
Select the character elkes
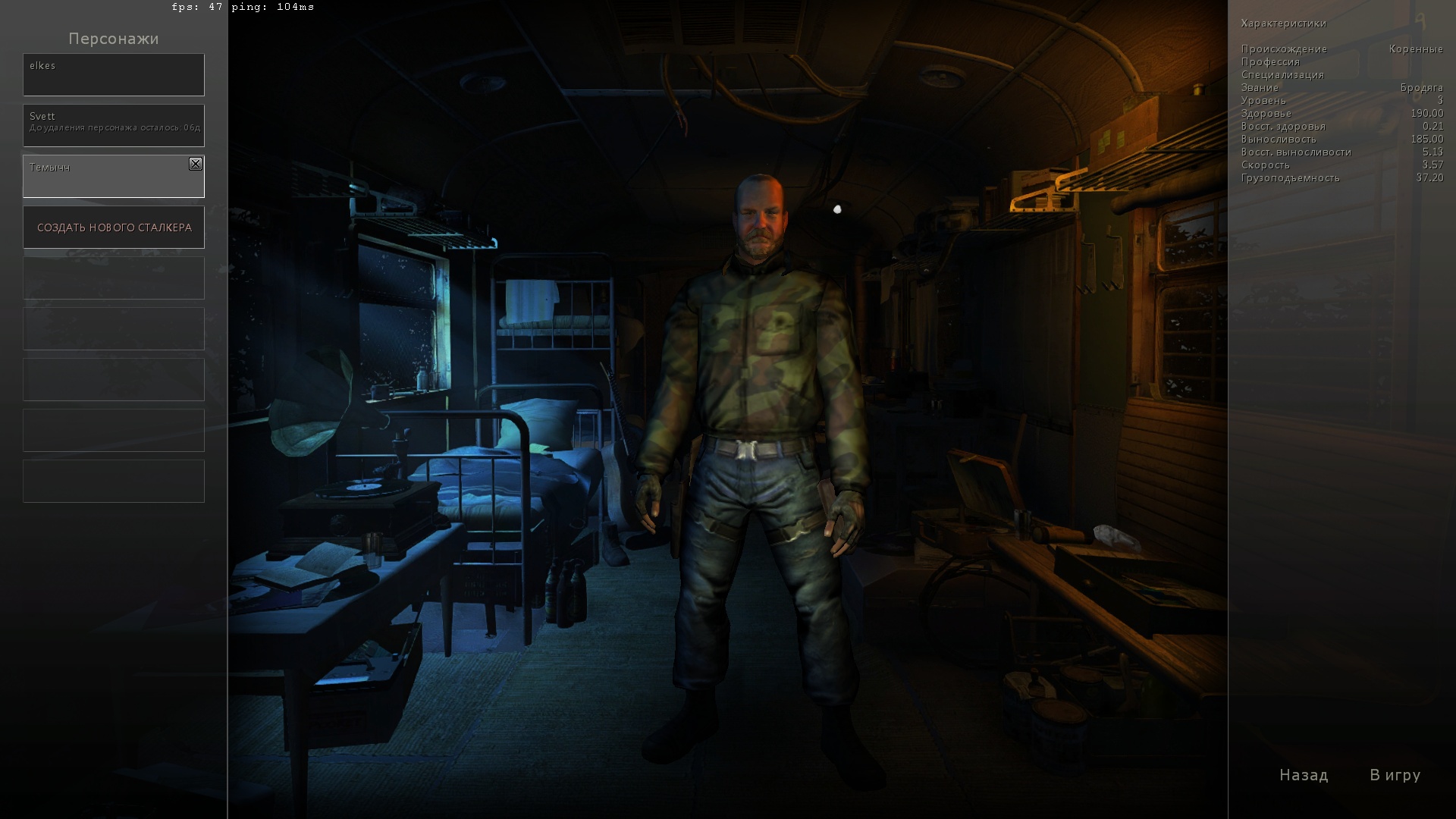(114, 74)
